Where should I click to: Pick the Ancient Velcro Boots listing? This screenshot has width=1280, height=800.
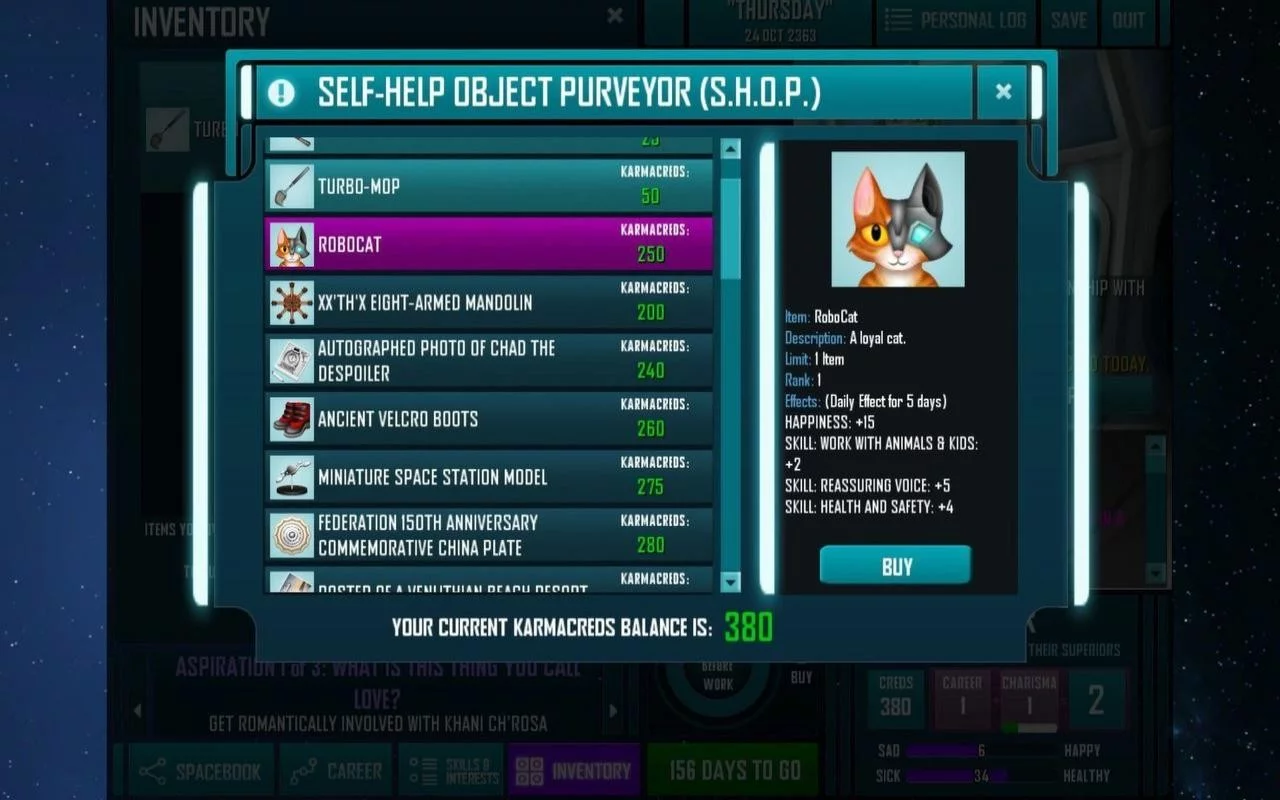(x=488, y=419)
